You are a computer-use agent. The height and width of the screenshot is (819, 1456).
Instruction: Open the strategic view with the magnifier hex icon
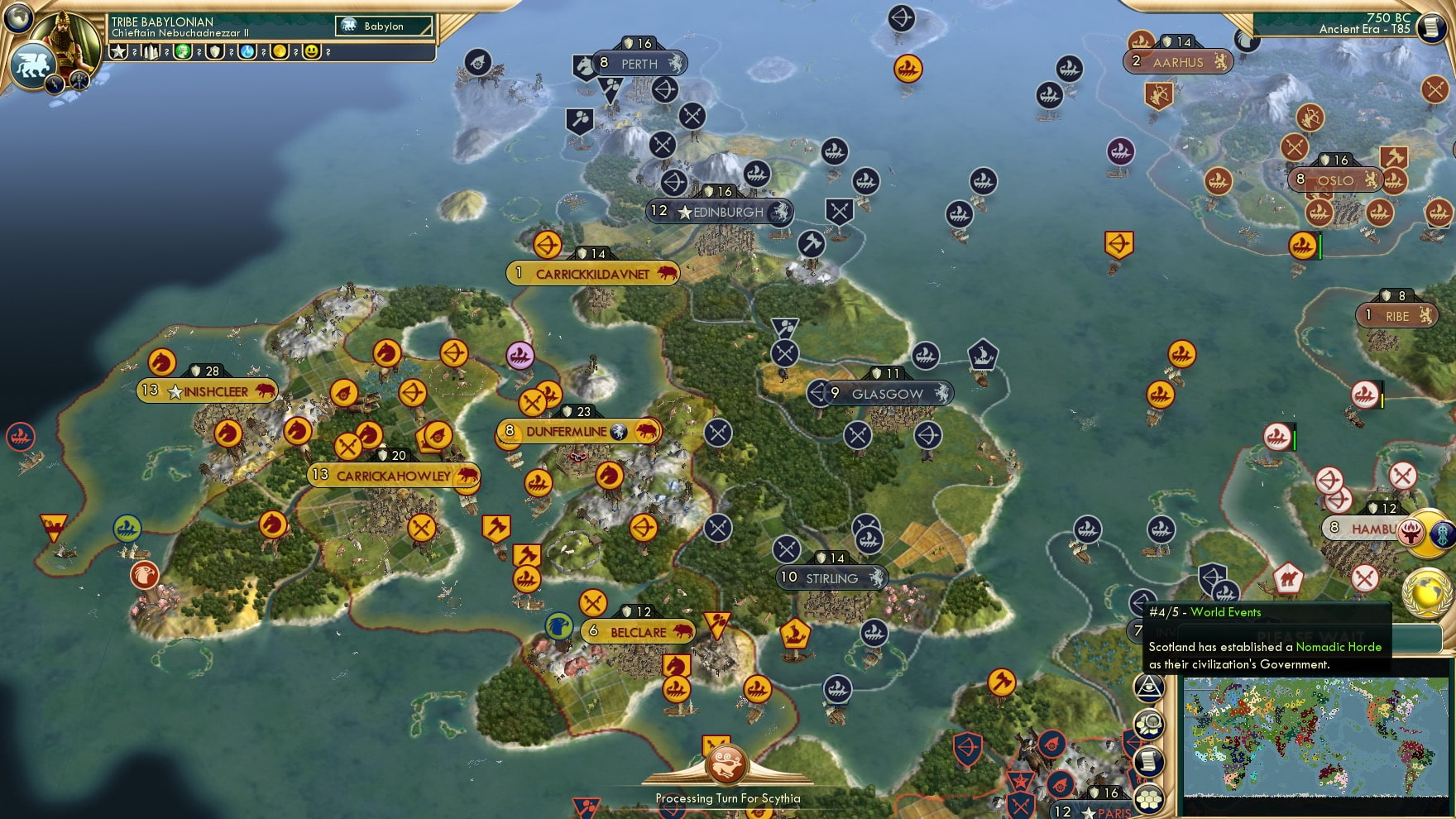1149,723
